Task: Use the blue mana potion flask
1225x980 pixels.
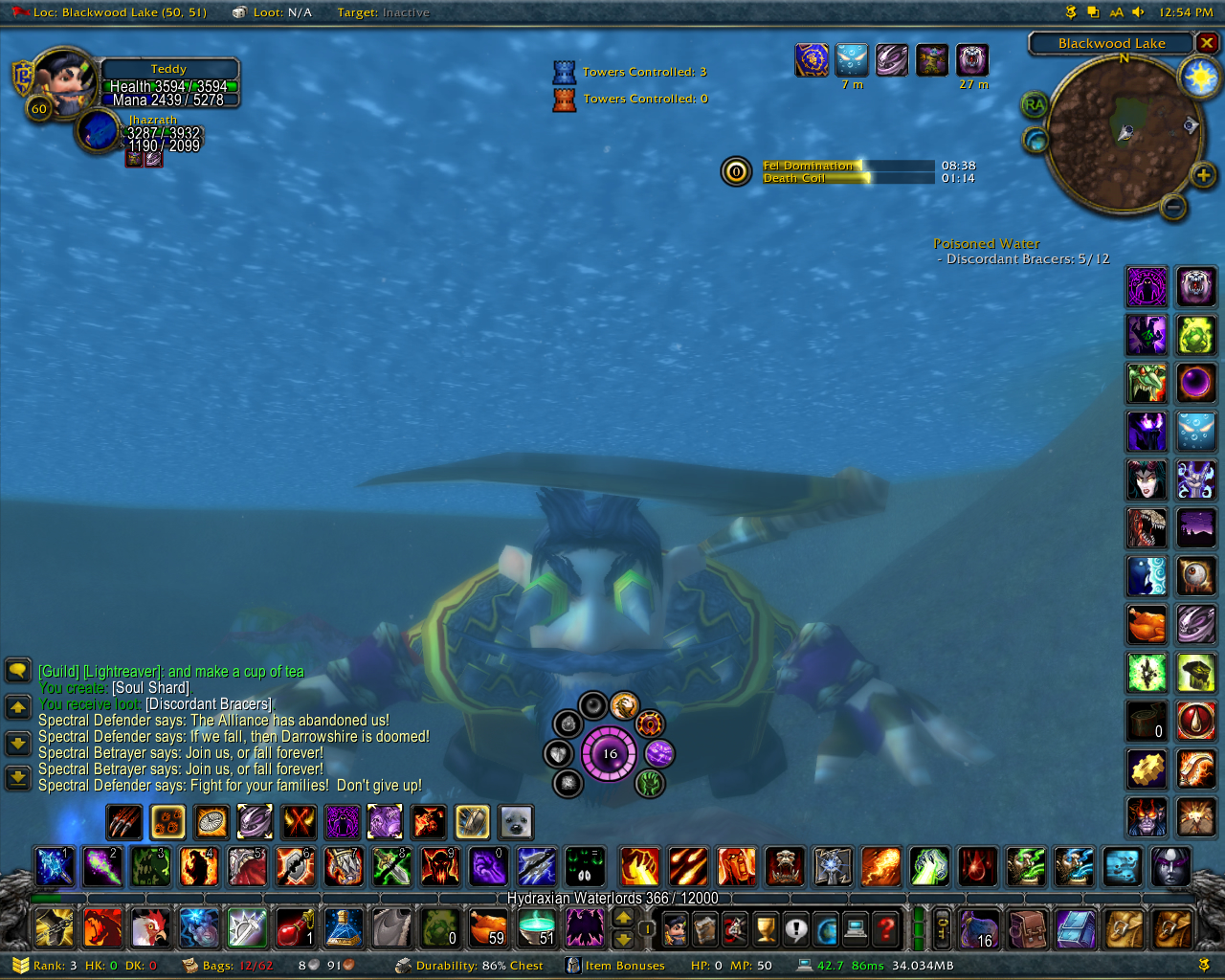Action: pos(343,927)
